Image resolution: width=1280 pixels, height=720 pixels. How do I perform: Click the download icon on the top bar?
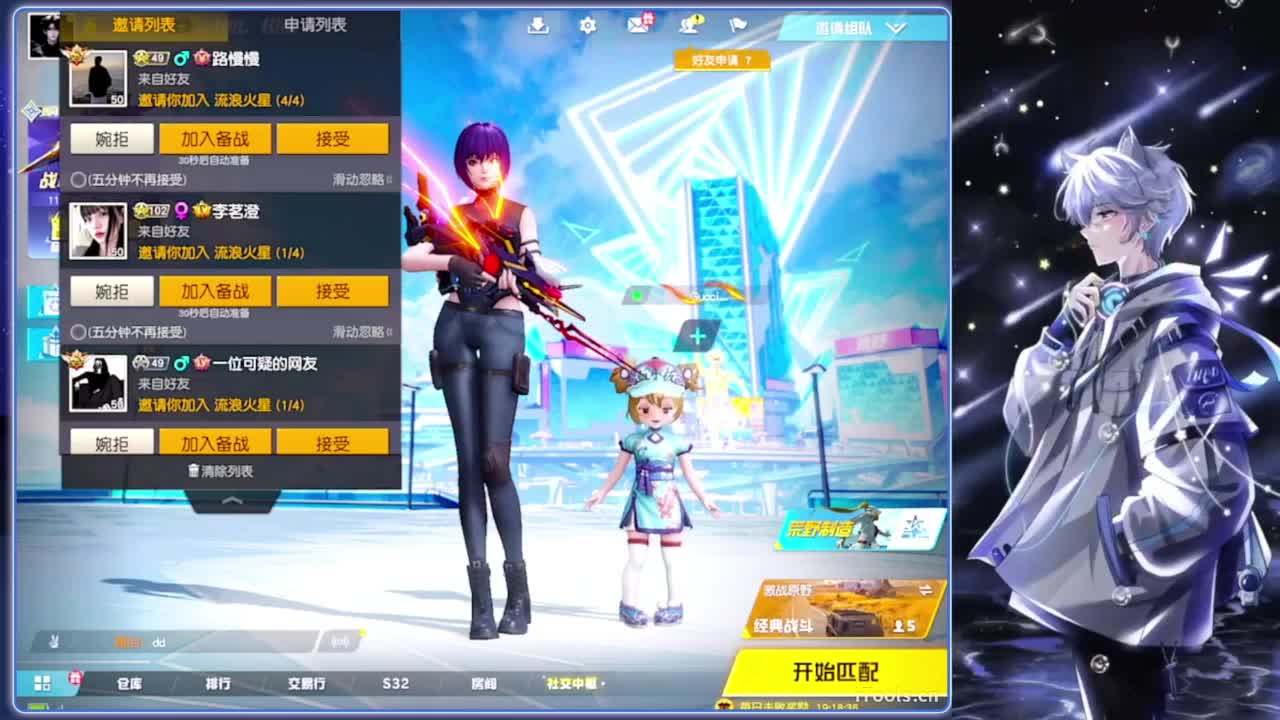[537, 28]
